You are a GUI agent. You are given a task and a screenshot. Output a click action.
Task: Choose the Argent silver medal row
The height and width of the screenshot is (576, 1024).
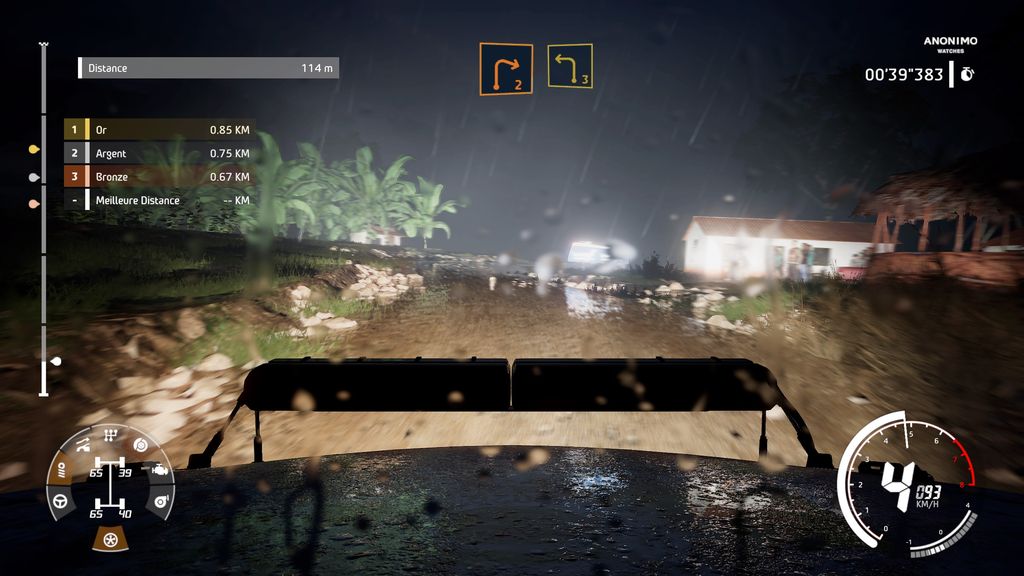coord(160,153)
